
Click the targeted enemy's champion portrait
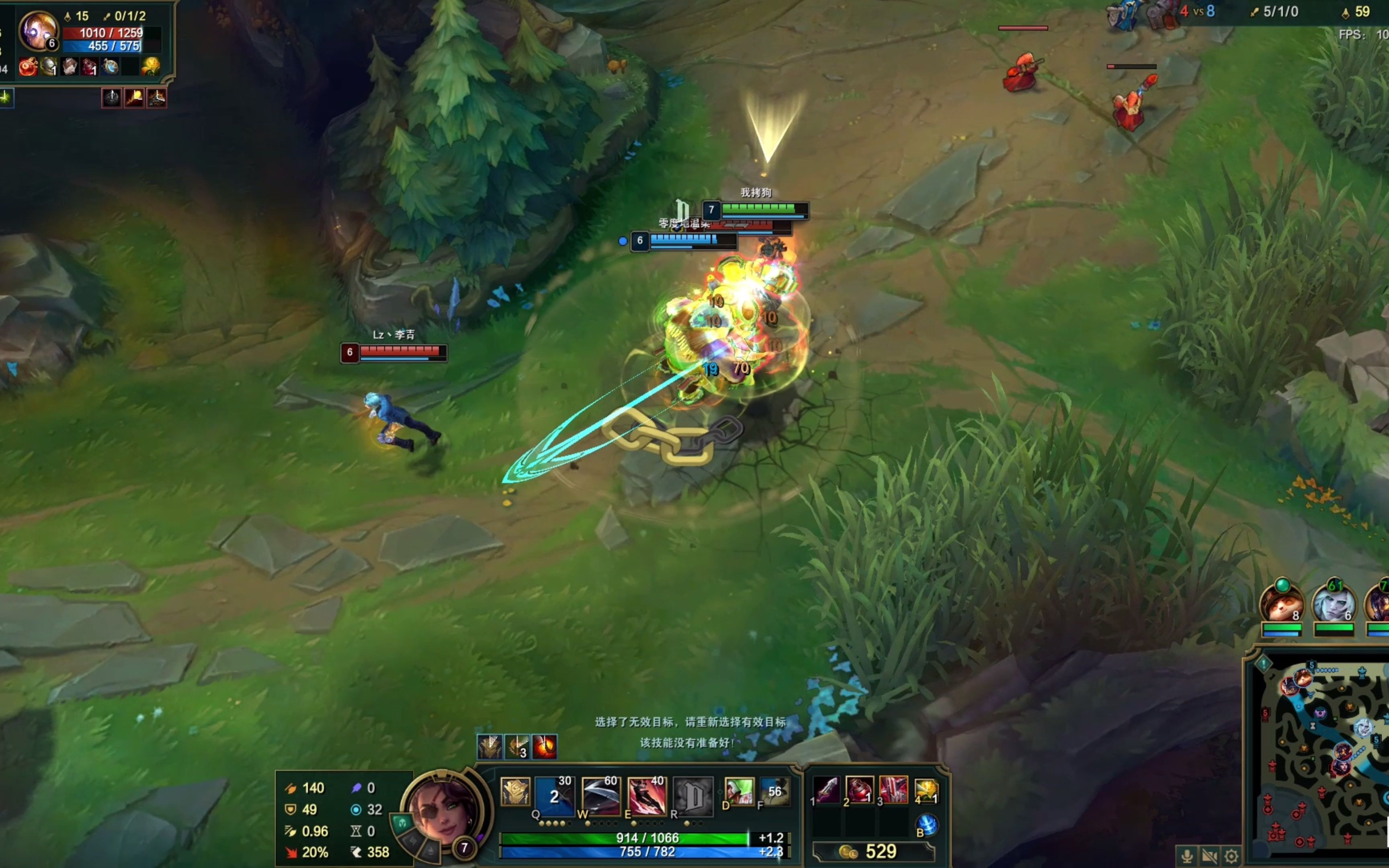pos(38,30)
